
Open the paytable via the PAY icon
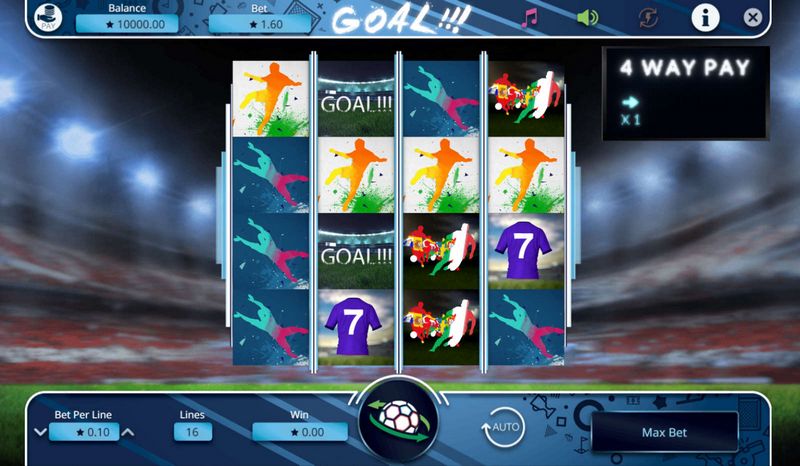pyautogui.click(x=47, y=18)
